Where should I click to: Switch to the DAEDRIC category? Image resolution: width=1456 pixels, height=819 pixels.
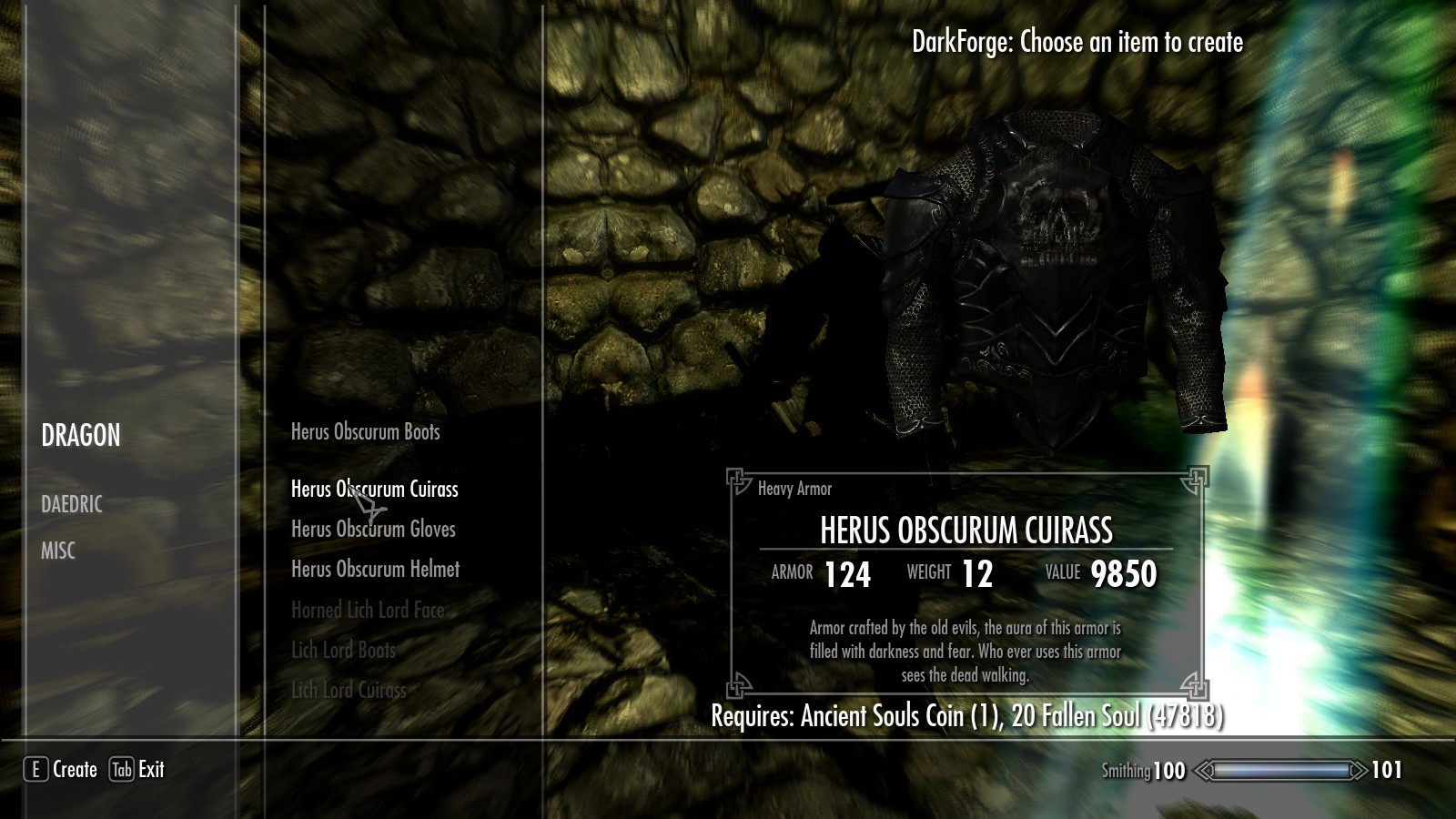tap(72, 504)
